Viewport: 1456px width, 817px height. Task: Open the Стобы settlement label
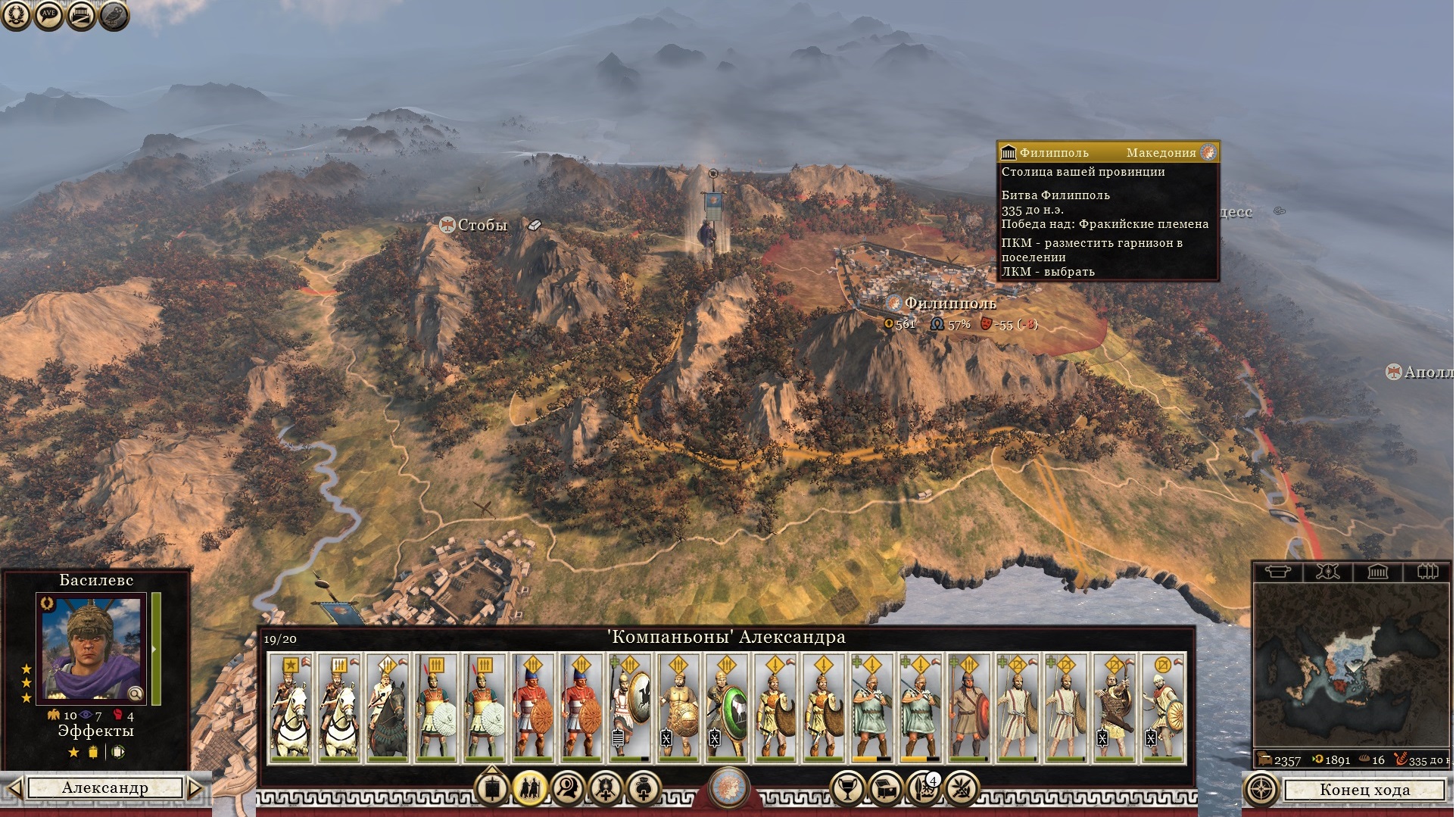click(482, 225)
